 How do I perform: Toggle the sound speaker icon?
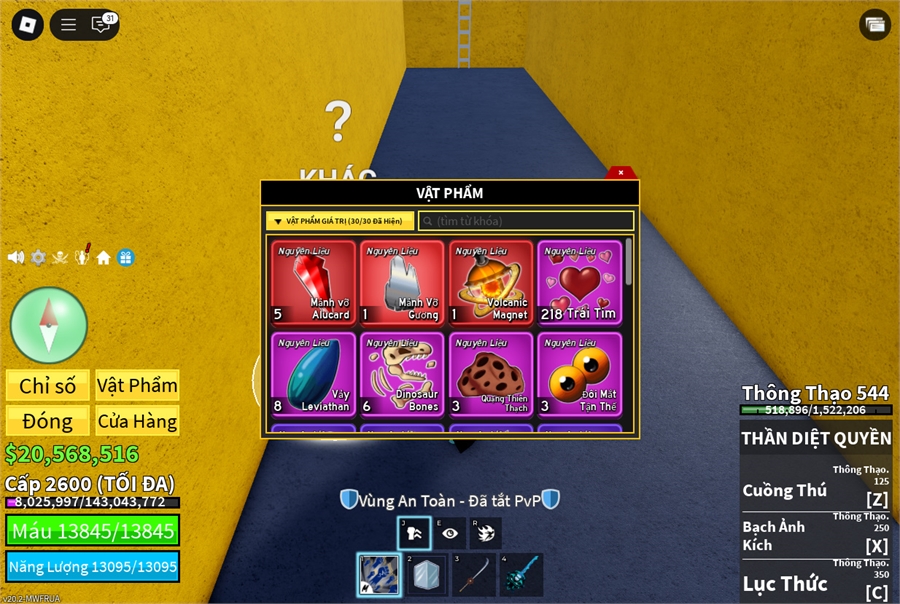16,258
